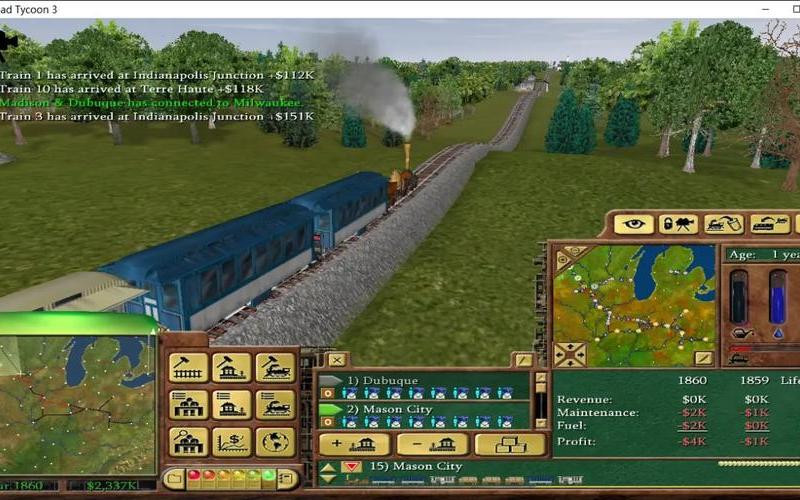Image resolution: width=800 pixels, height=500 pixels.
Task: Close the train route panel
Action: pos(337,360)
